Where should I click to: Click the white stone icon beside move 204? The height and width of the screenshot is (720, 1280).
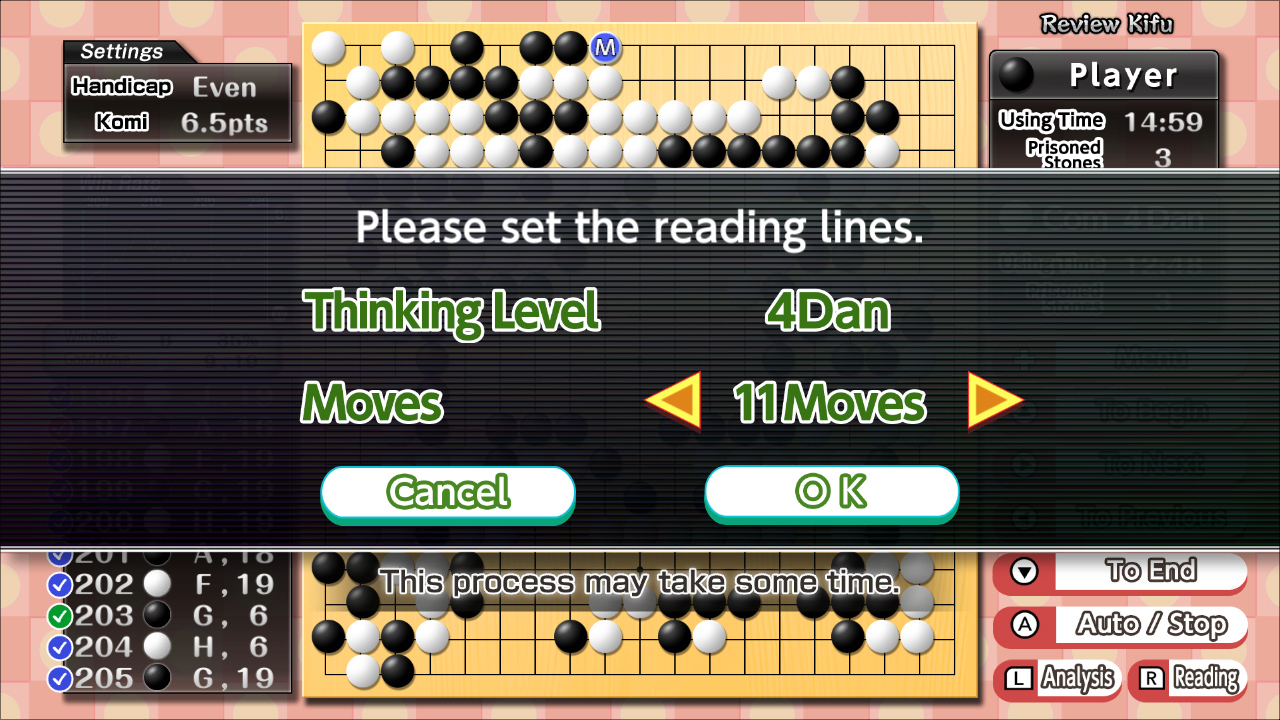(156, 646)
